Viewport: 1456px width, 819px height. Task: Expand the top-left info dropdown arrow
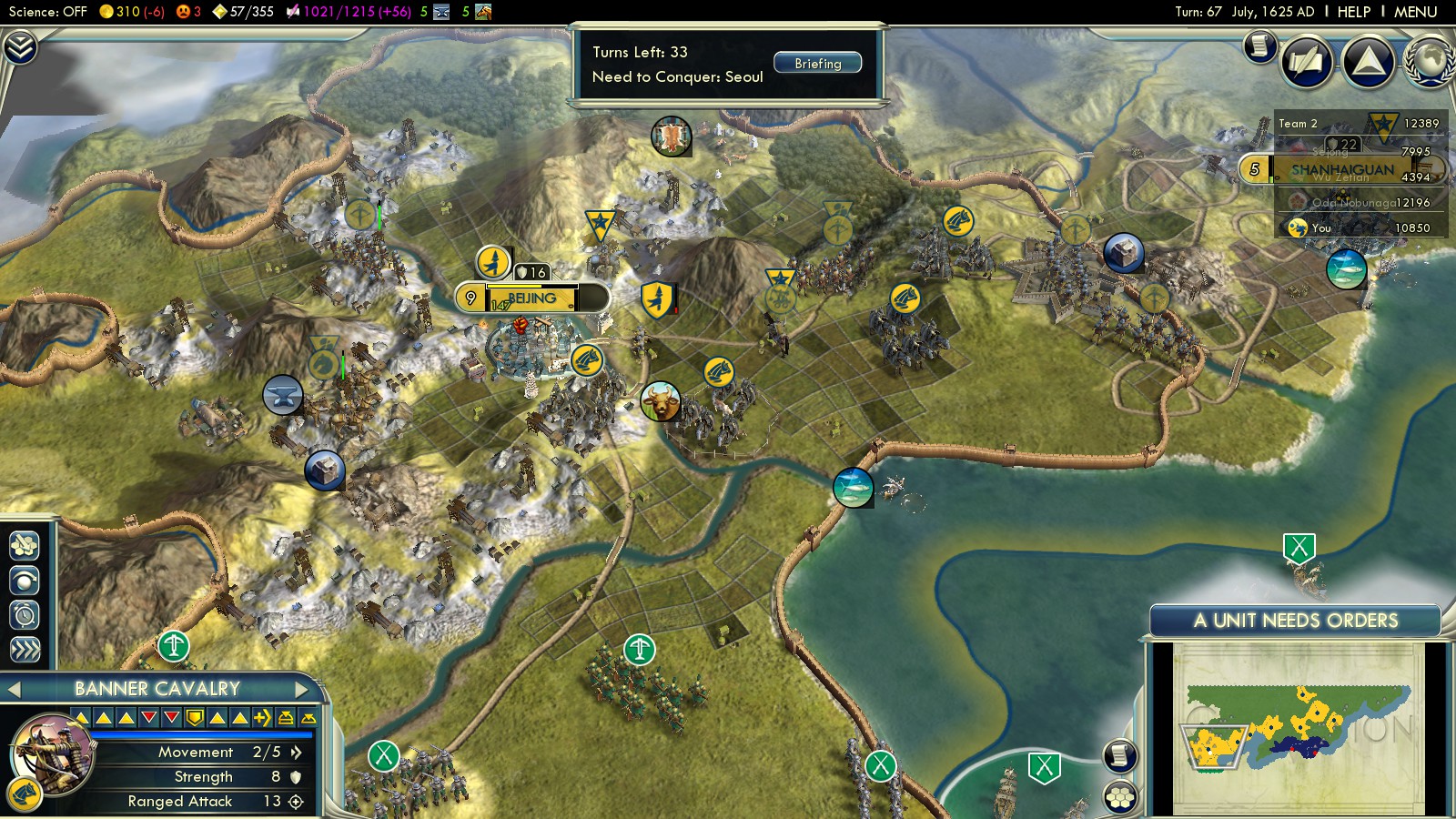point(19,46)
